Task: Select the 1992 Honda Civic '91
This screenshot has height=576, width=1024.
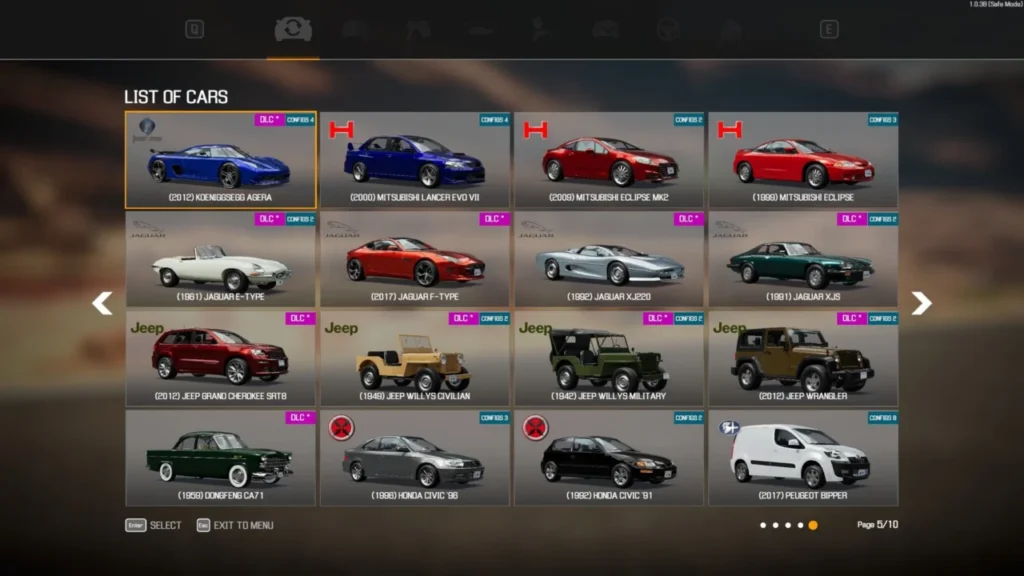Action: click(x=609, y=457)
